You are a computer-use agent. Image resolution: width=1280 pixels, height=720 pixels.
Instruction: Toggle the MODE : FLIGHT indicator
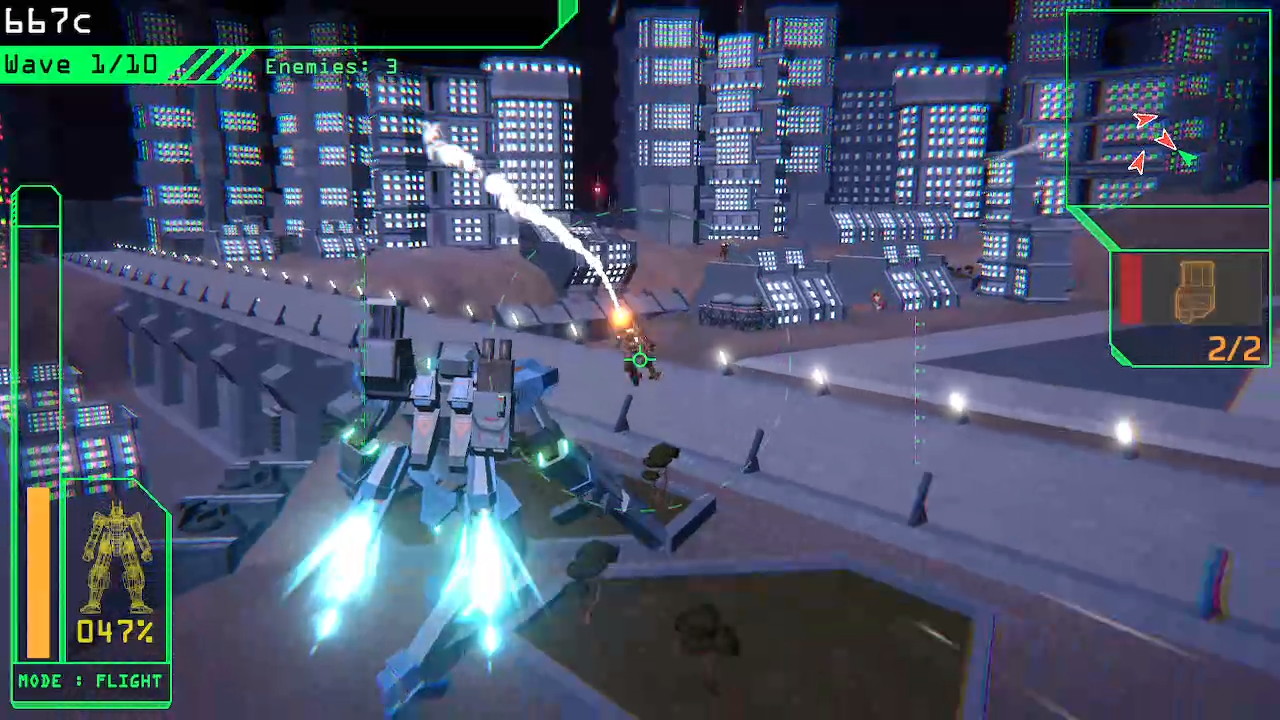91,681
